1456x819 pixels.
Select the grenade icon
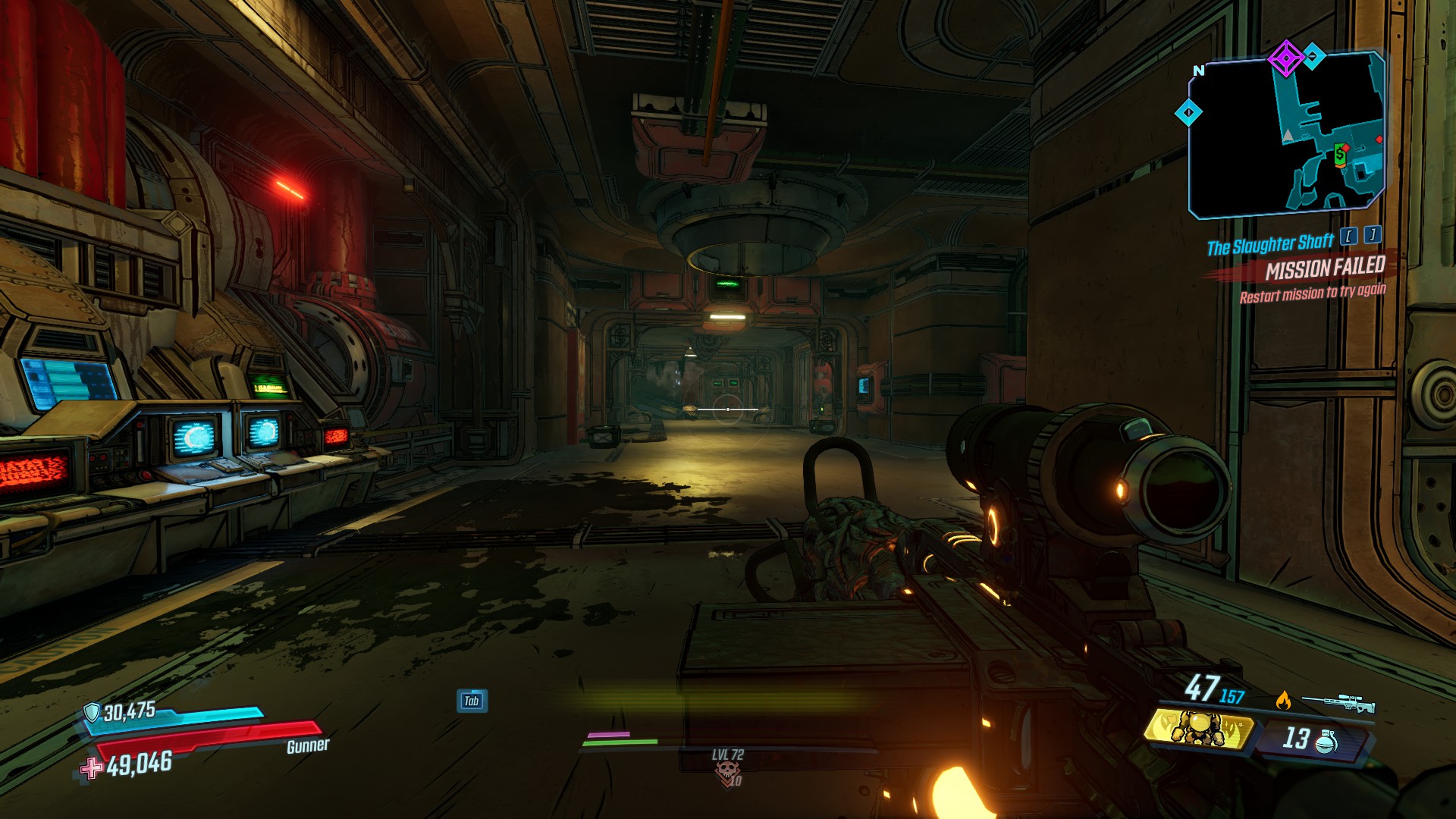(x=1325, y=740)
